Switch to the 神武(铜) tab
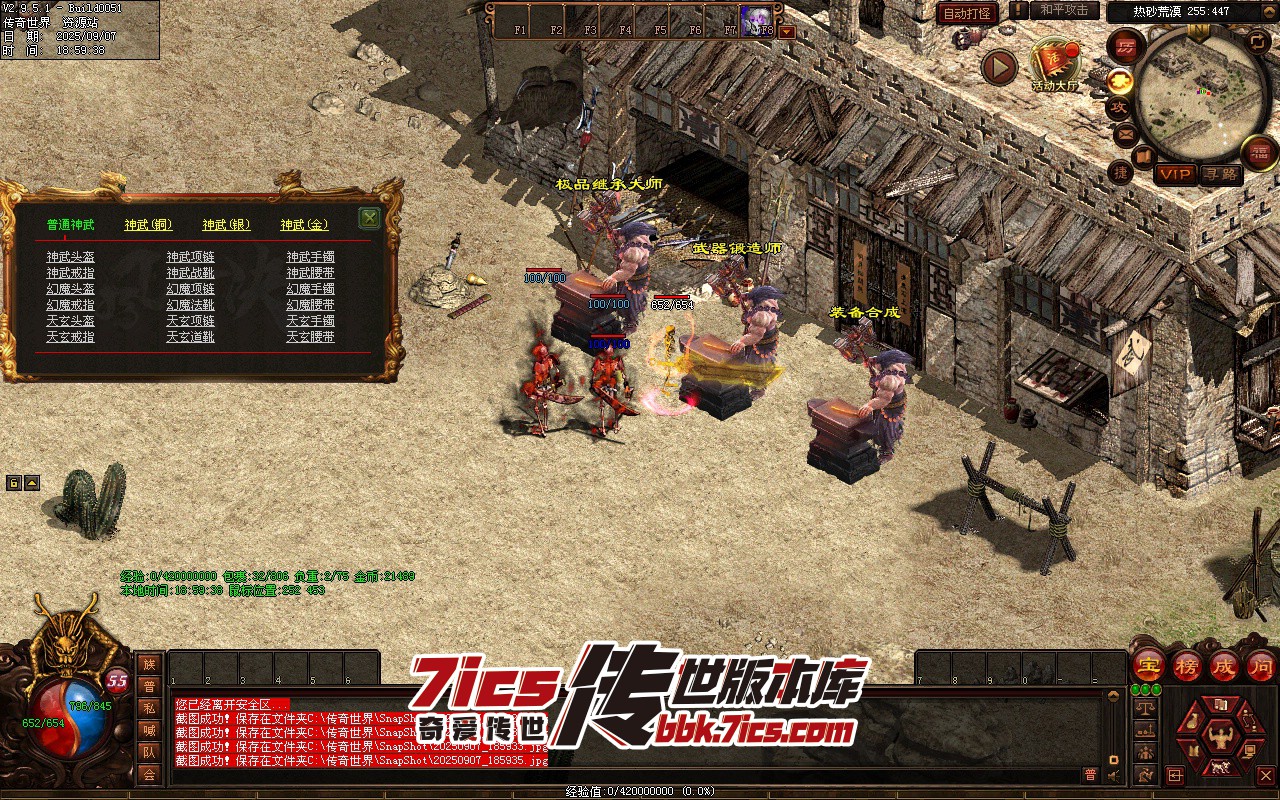The width and height of the screenshot is (1280, 800). [148, 226]
